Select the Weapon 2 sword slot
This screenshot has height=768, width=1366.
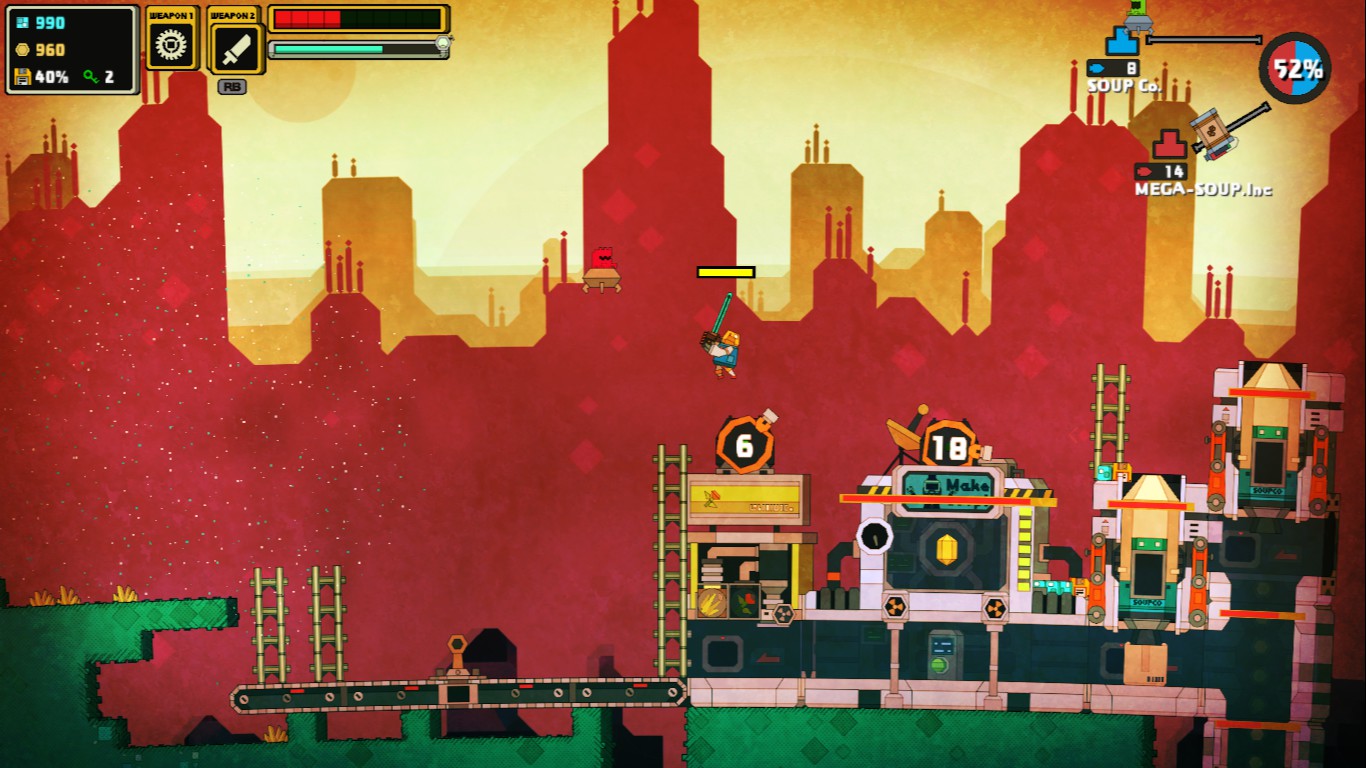236,47
